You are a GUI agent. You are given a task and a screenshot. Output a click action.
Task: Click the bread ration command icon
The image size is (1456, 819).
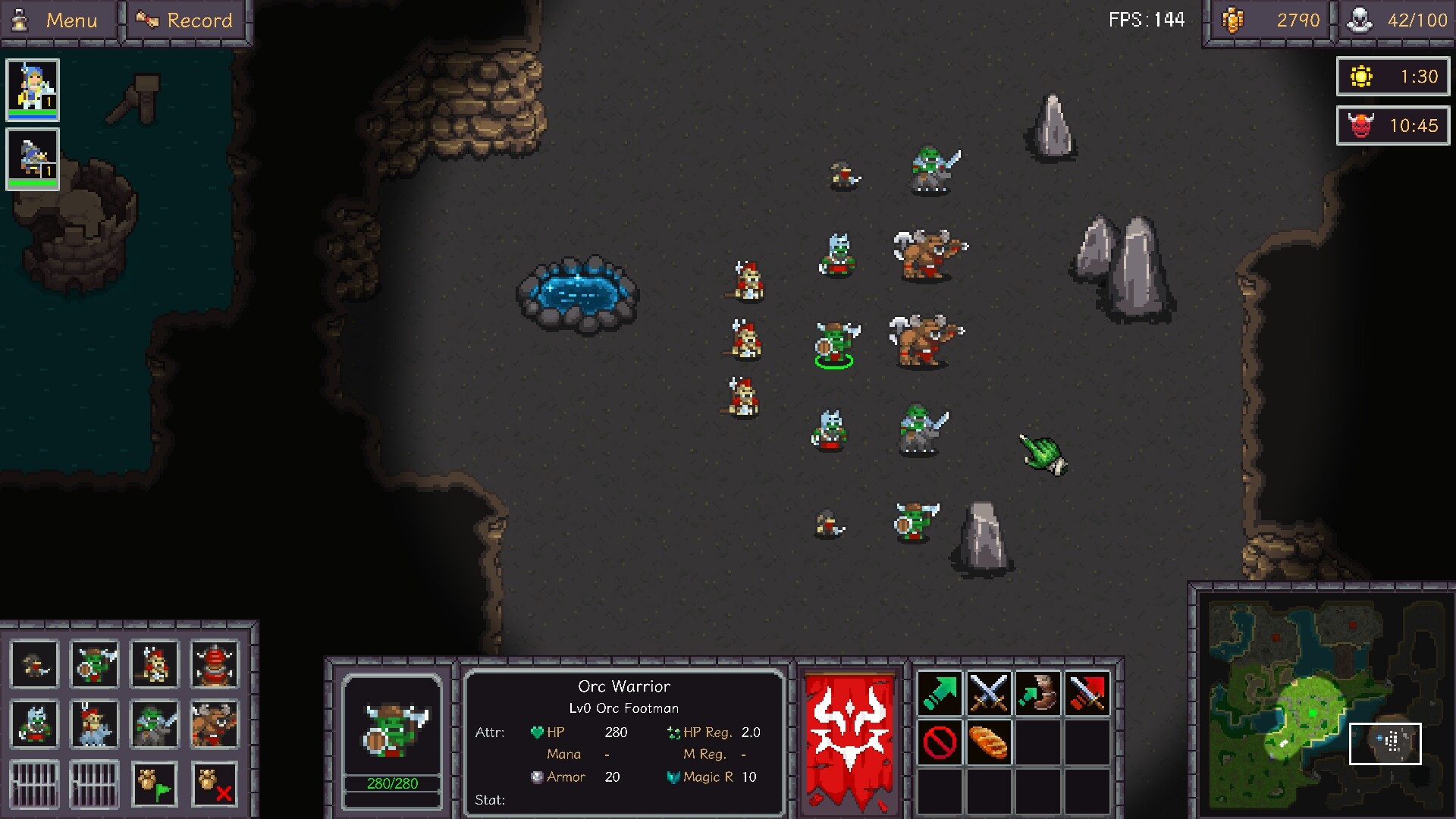(990, 742)
